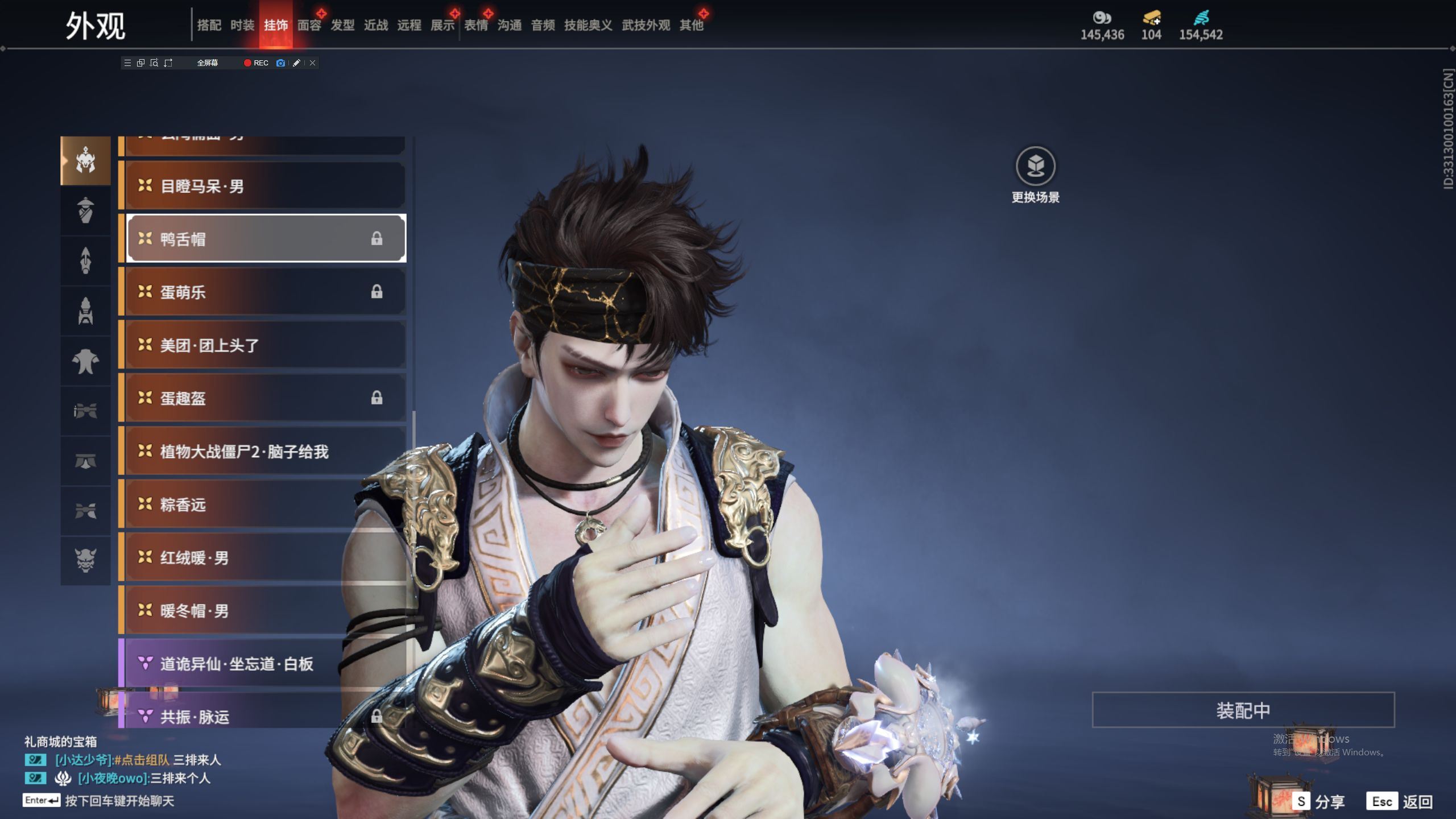The height and width of the screenshot is (819, 1456).
Task: Switch to the 时装 tab
Action: pos(242,25)
